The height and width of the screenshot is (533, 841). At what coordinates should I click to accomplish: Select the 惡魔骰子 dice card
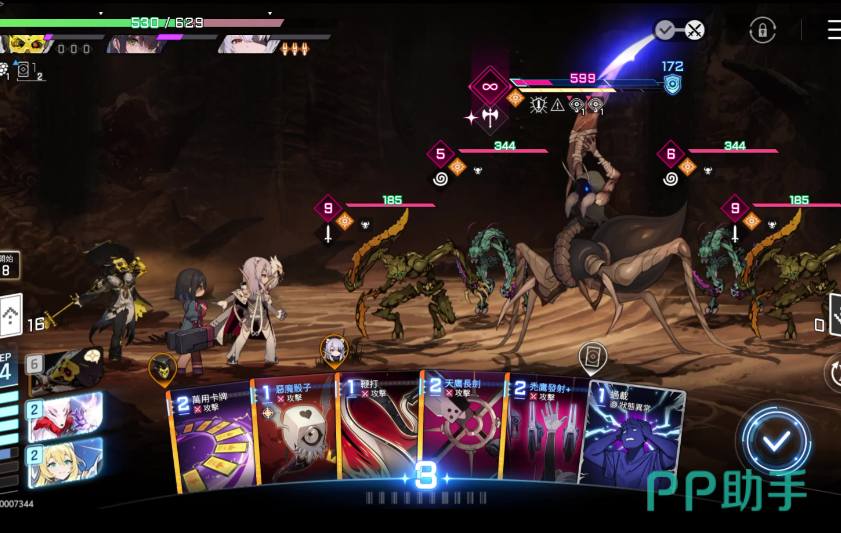click(295, 438)
